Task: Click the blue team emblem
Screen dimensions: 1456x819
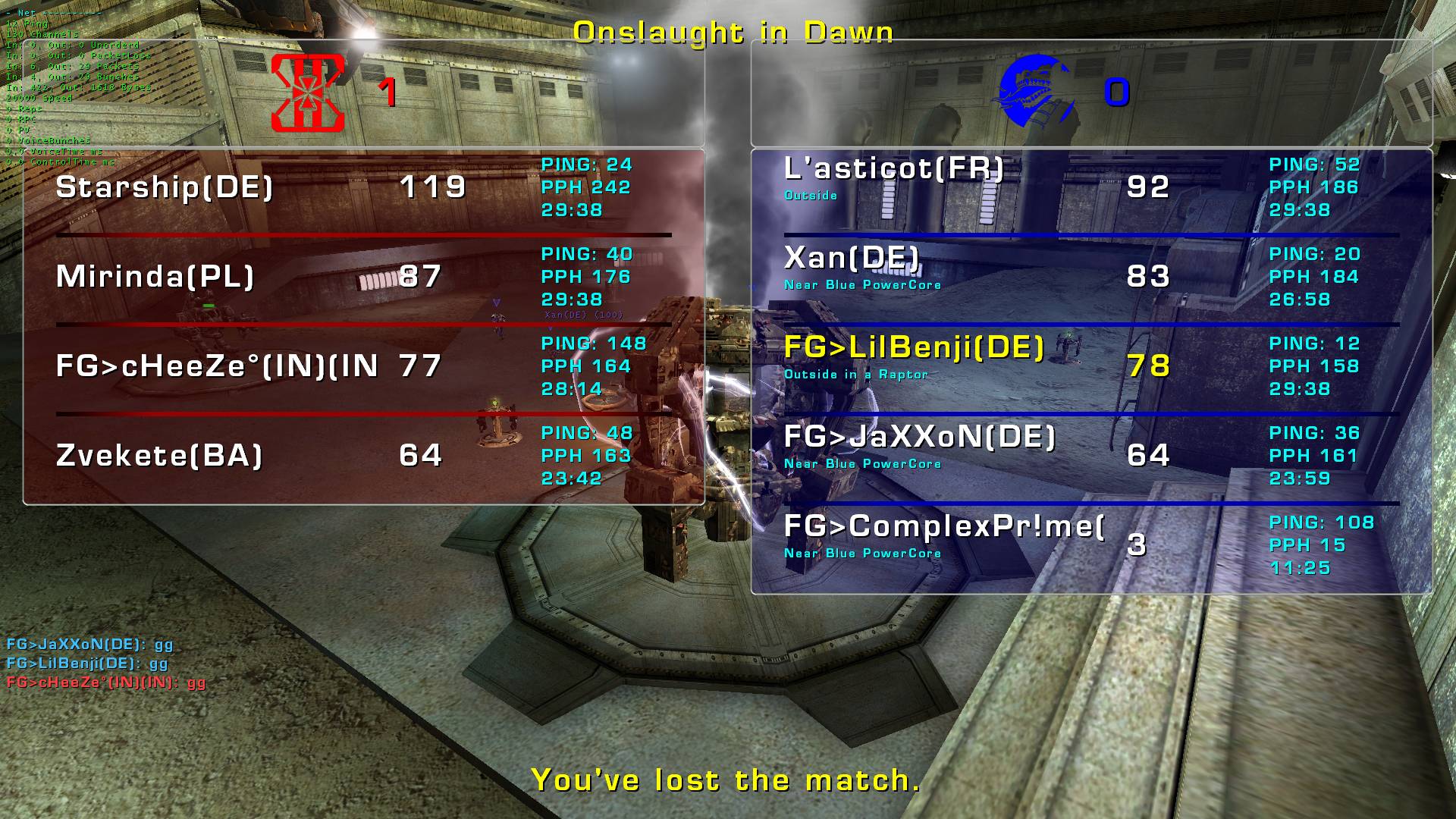Action: tap(1037, 93)
